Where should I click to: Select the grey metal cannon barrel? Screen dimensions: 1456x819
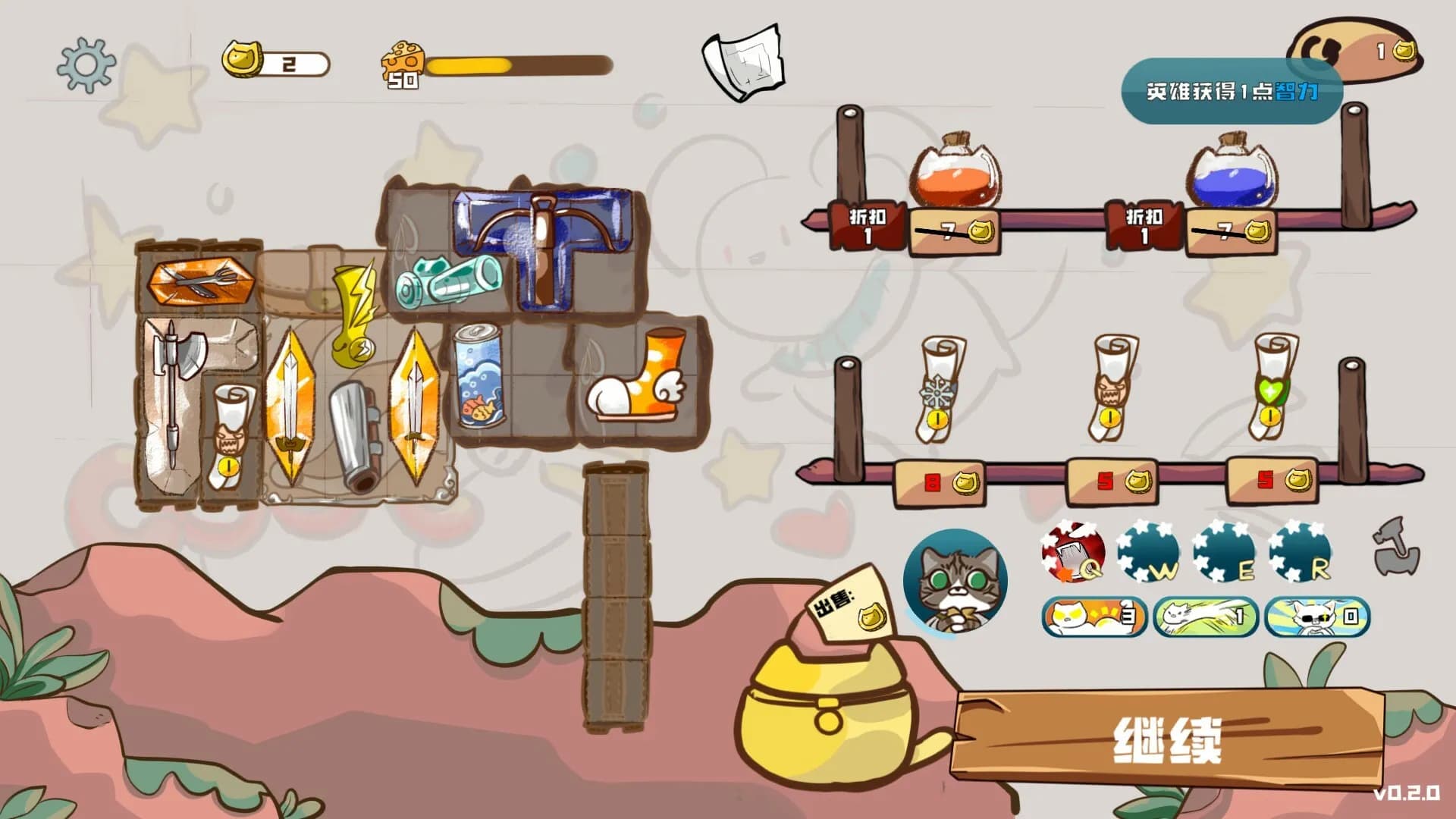[x=354, y=436]
